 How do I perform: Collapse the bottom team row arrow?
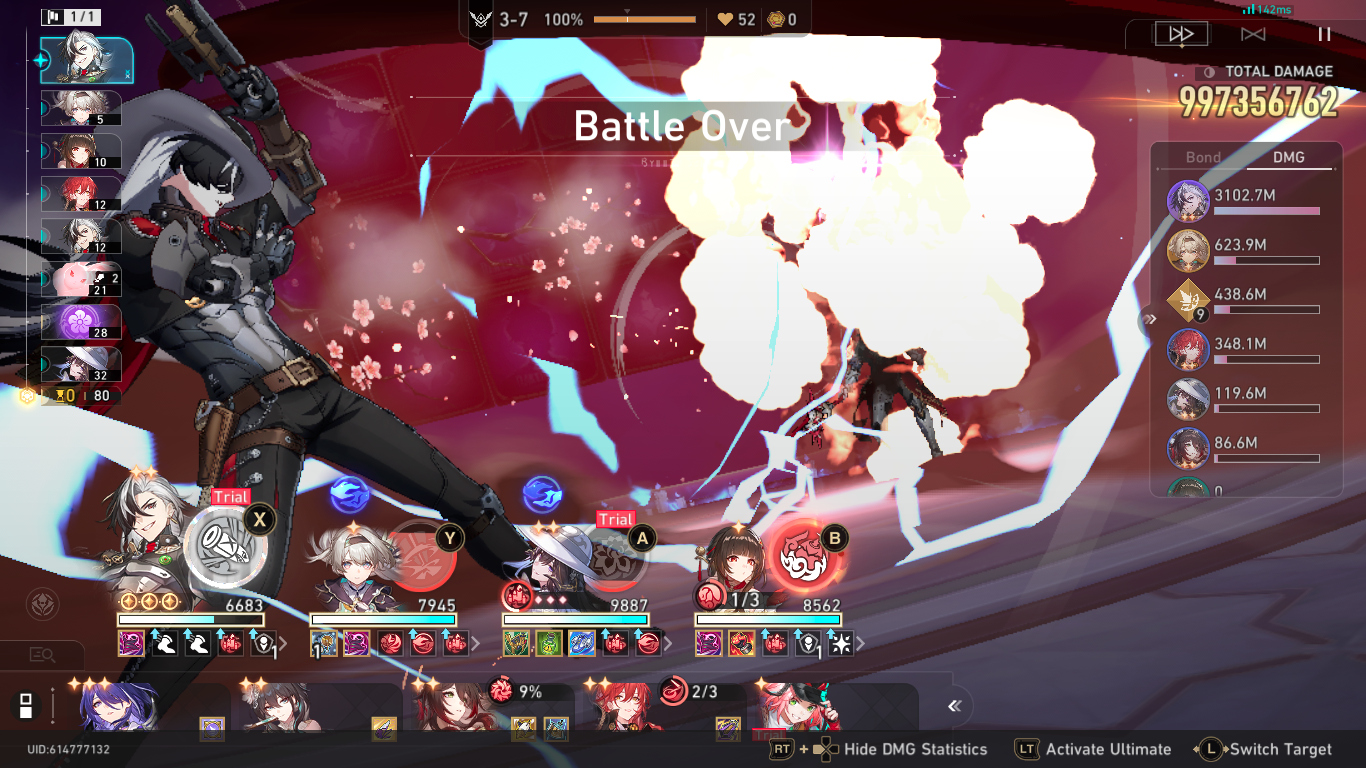[954, 706]
